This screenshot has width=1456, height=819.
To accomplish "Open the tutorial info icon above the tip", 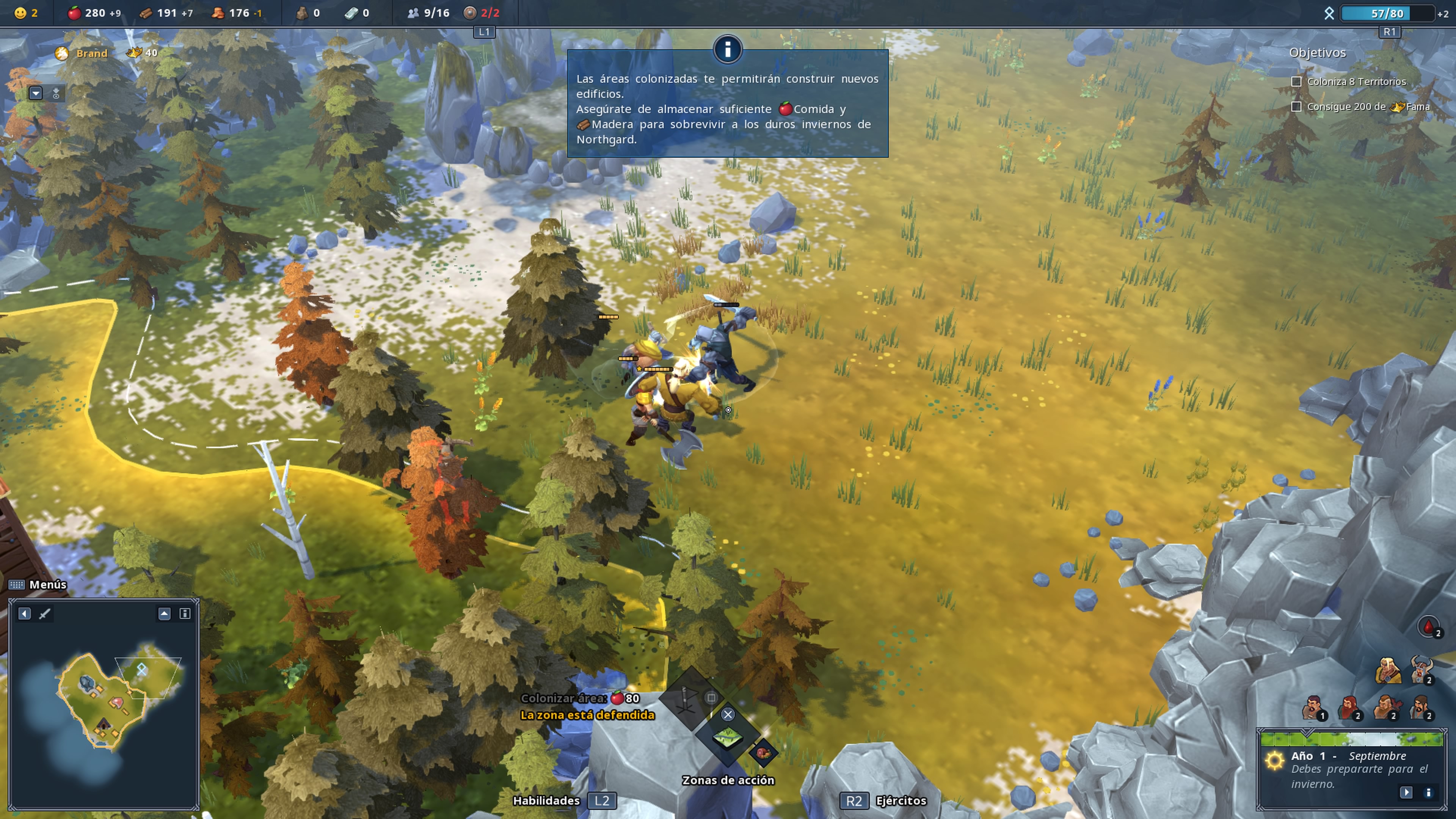I will [728, 49].
